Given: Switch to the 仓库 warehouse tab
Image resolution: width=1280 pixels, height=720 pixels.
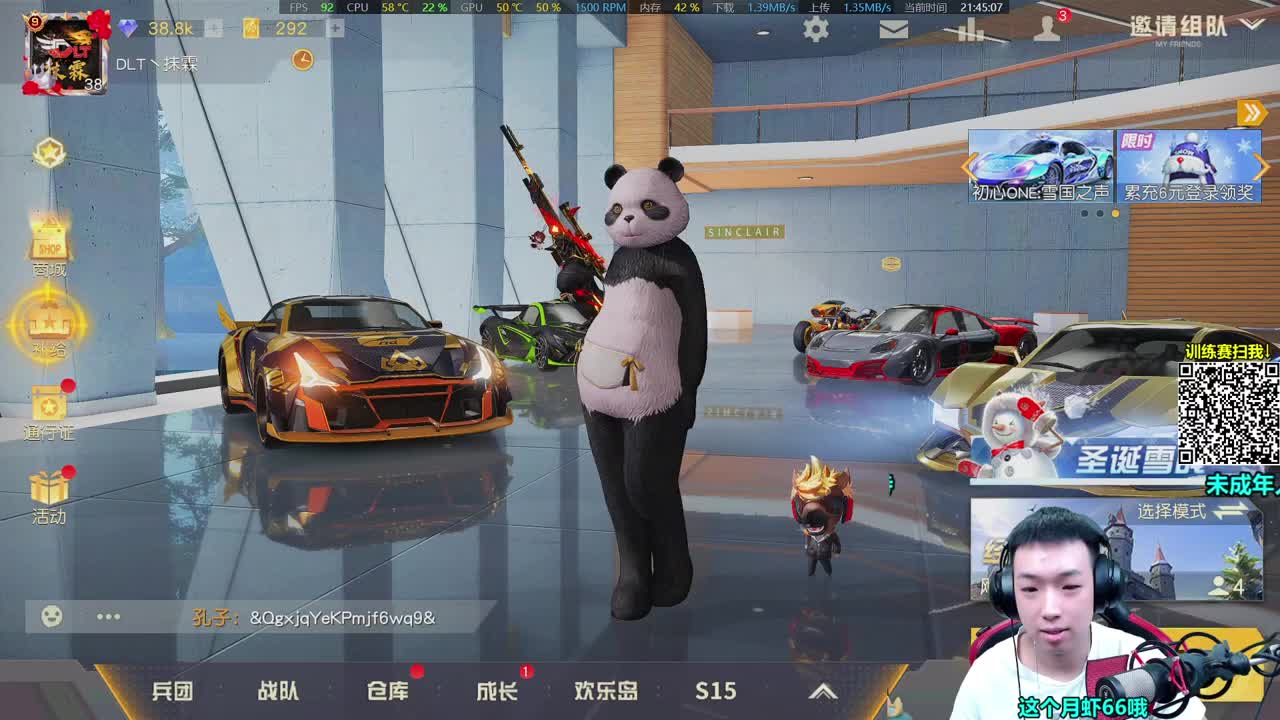Looking at the screenshot, I should point(389,690).
